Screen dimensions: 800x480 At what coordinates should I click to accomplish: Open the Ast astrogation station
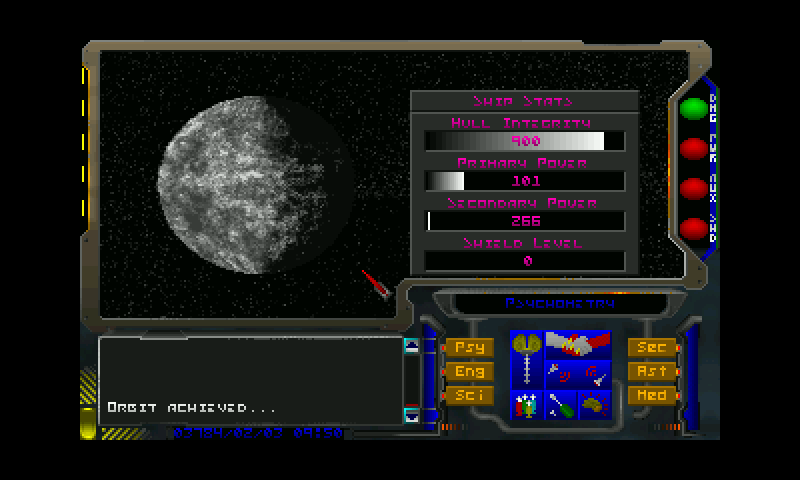(651, 371)
